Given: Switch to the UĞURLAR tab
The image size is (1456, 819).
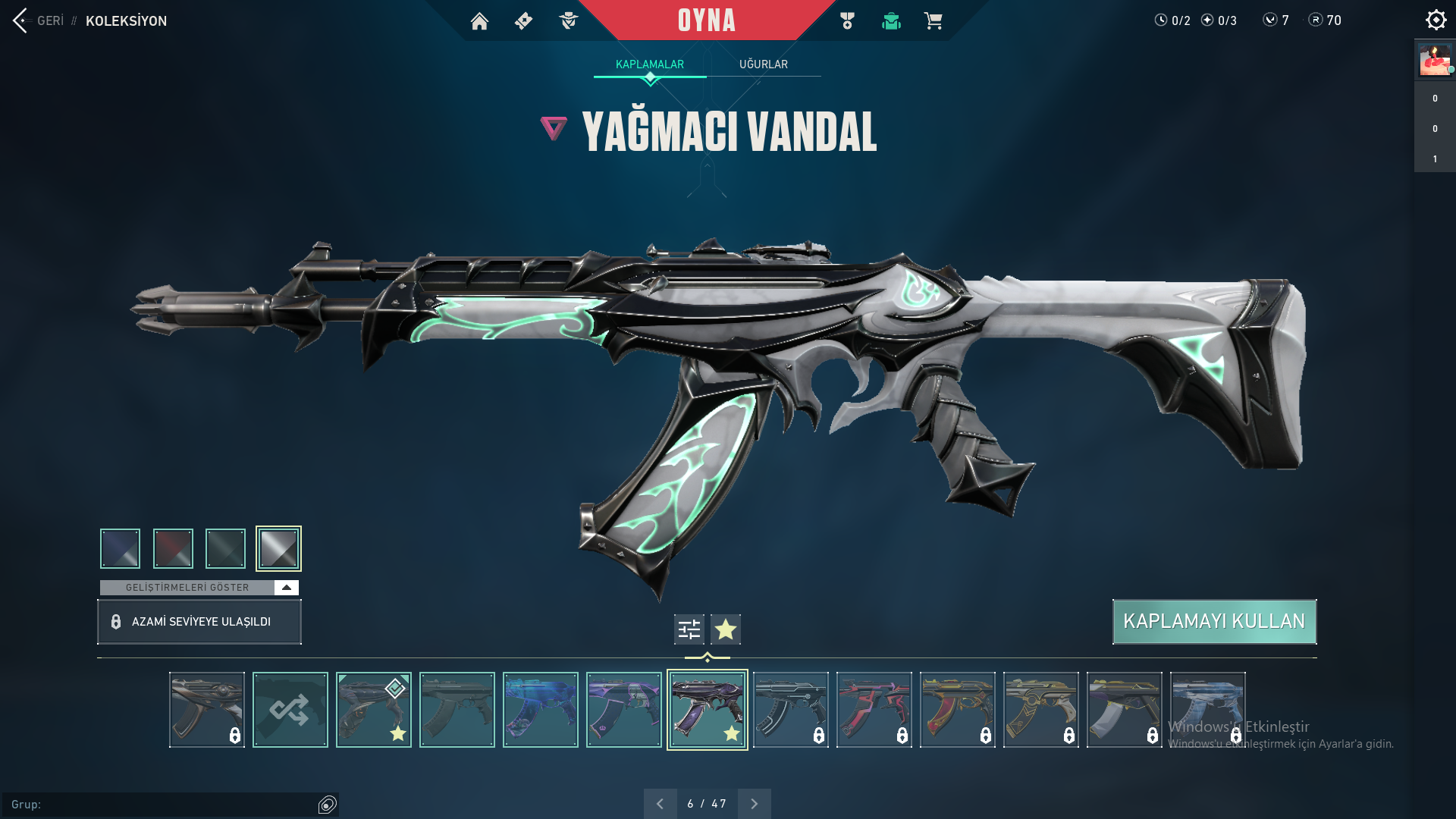Looking at the screenshot, I should click(x=764, y=64).
